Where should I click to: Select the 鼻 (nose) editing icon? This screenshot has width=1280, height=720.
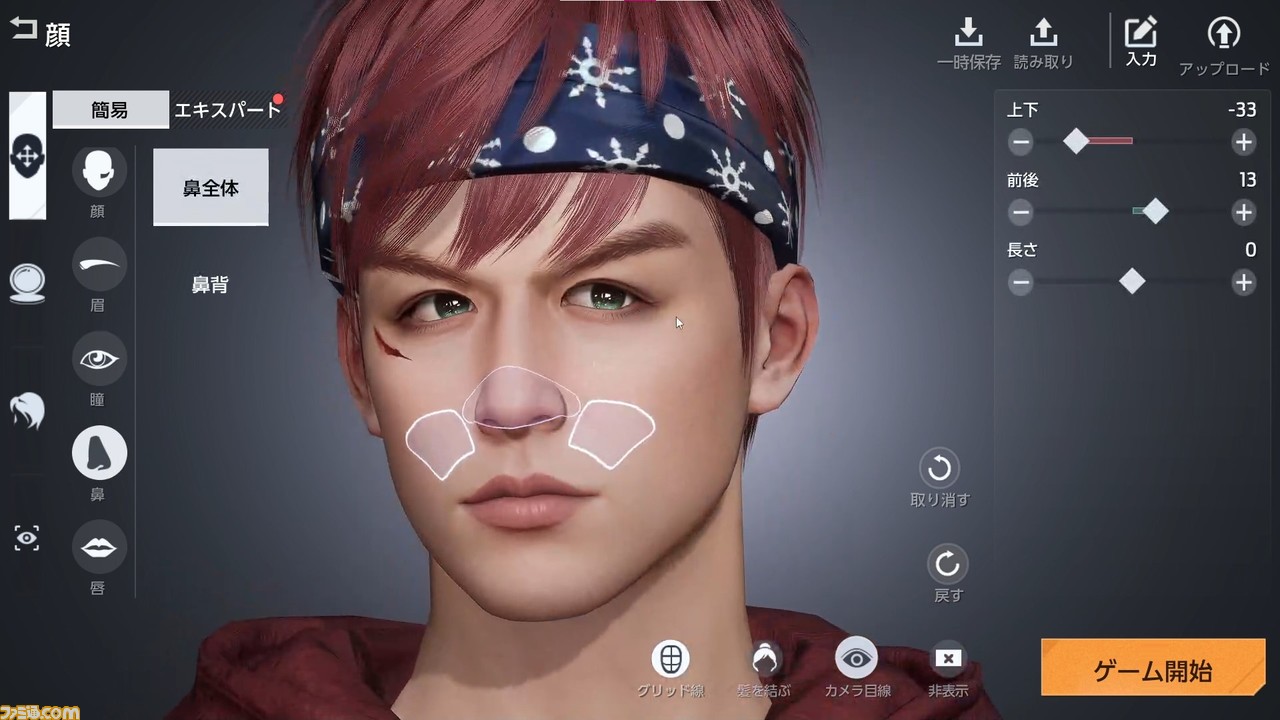[97, 452]
